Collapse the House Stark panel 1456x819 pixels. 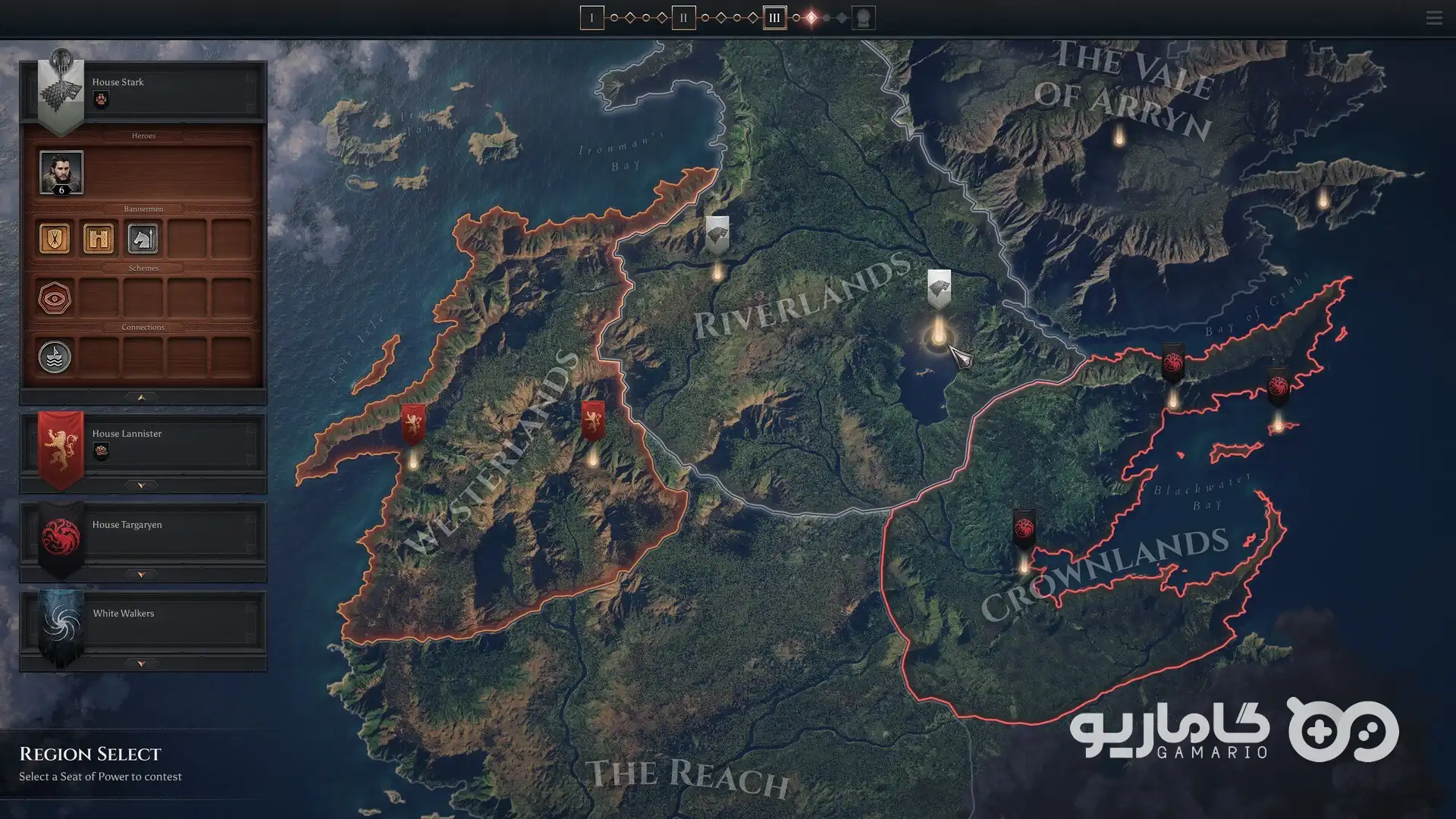(142, 397)
